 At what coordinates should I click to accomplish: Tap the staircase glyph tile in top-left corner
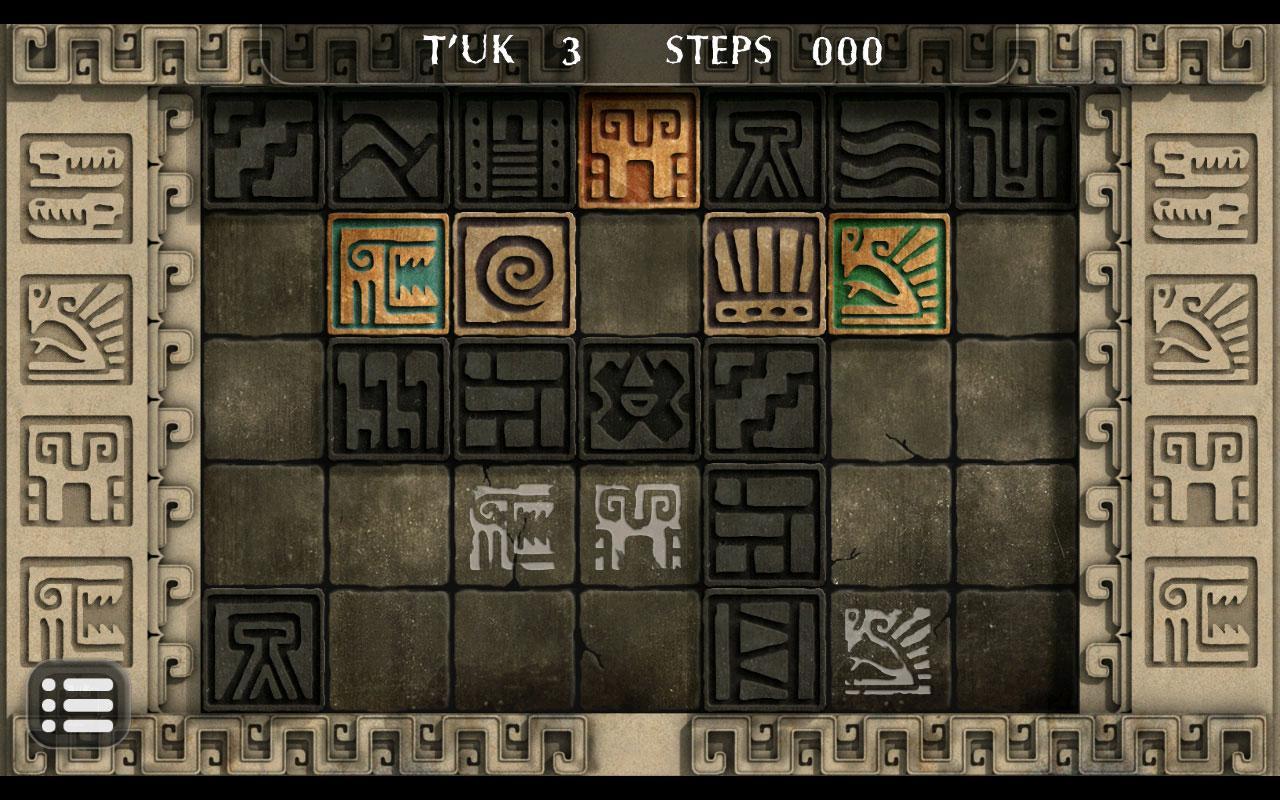[265, 148]
